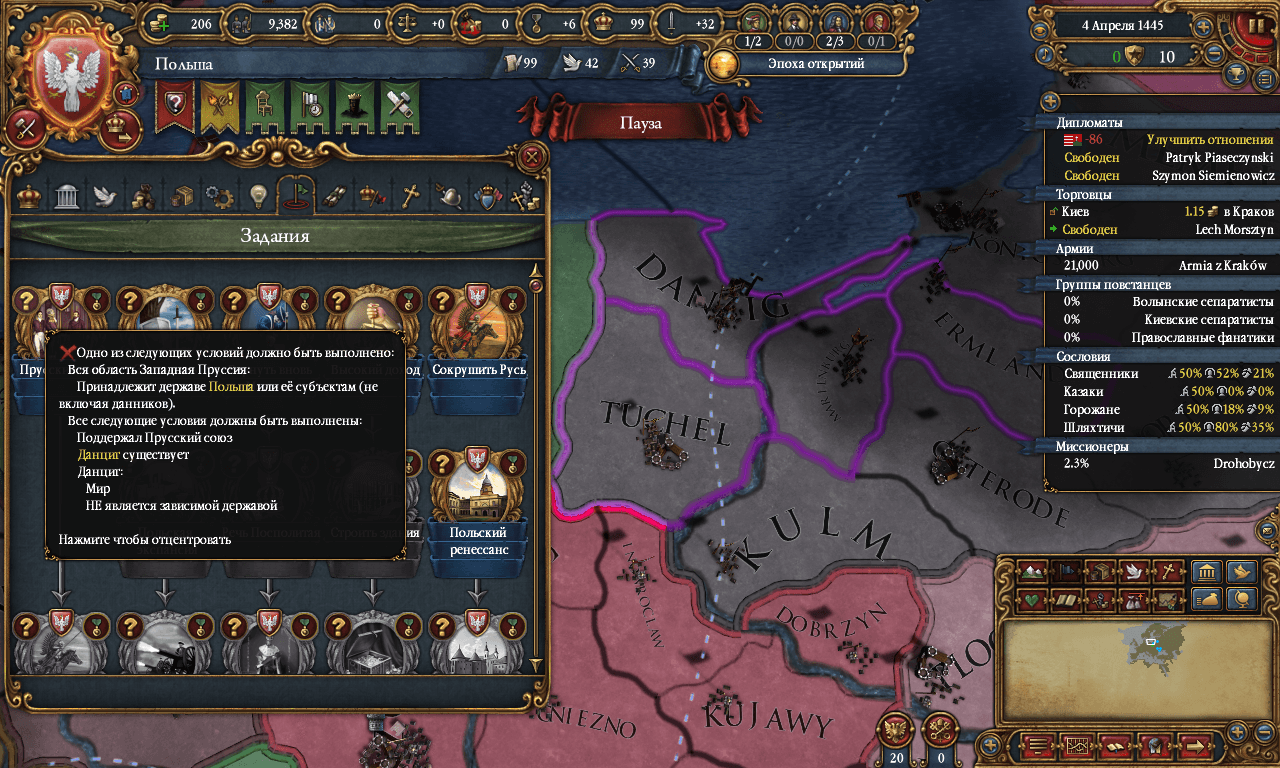Screen dimensions: 1280x768
Task: Increase game speed with plus button
Action: 1204,27
